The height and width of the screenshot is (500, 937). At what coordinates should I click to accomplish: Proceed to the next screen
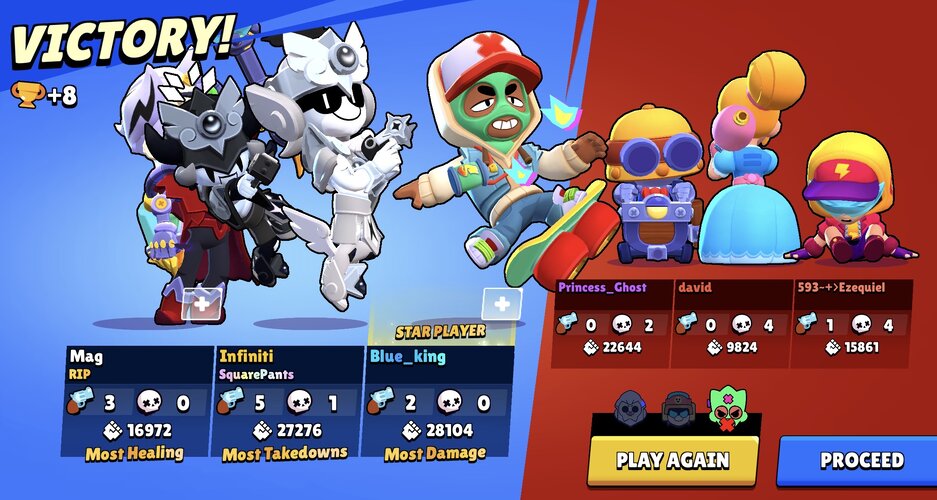[x=861, y=460]
